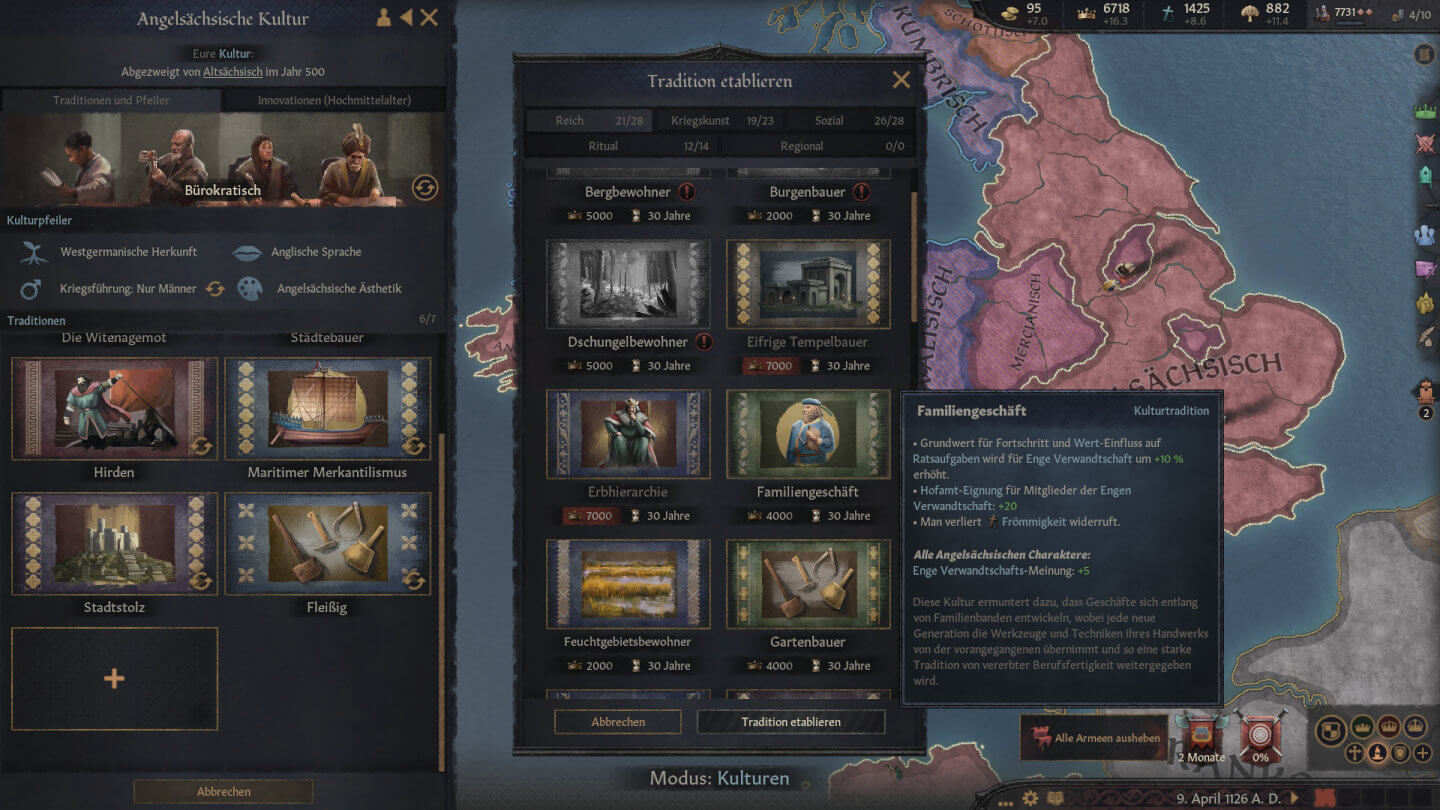Image resolution: width=1440 pixels, height=810 pixels.
Task: Close the Tradition etablieren window
Action: (901, 80)
